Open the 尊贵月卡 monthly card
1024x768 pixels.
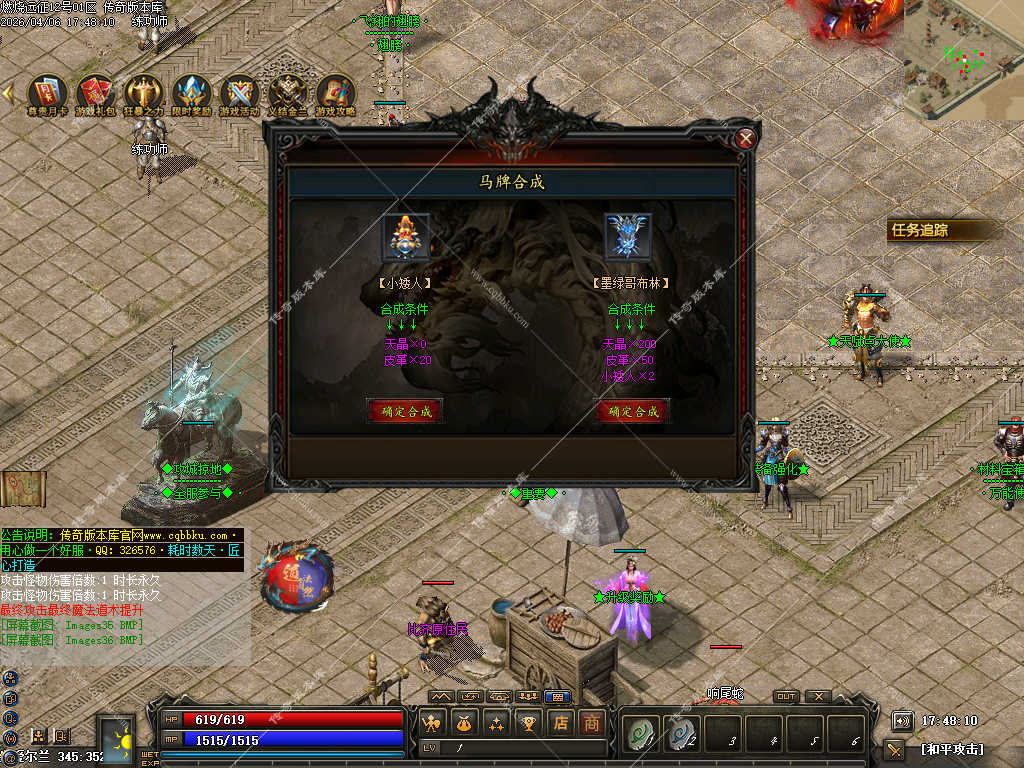[47, 93]
